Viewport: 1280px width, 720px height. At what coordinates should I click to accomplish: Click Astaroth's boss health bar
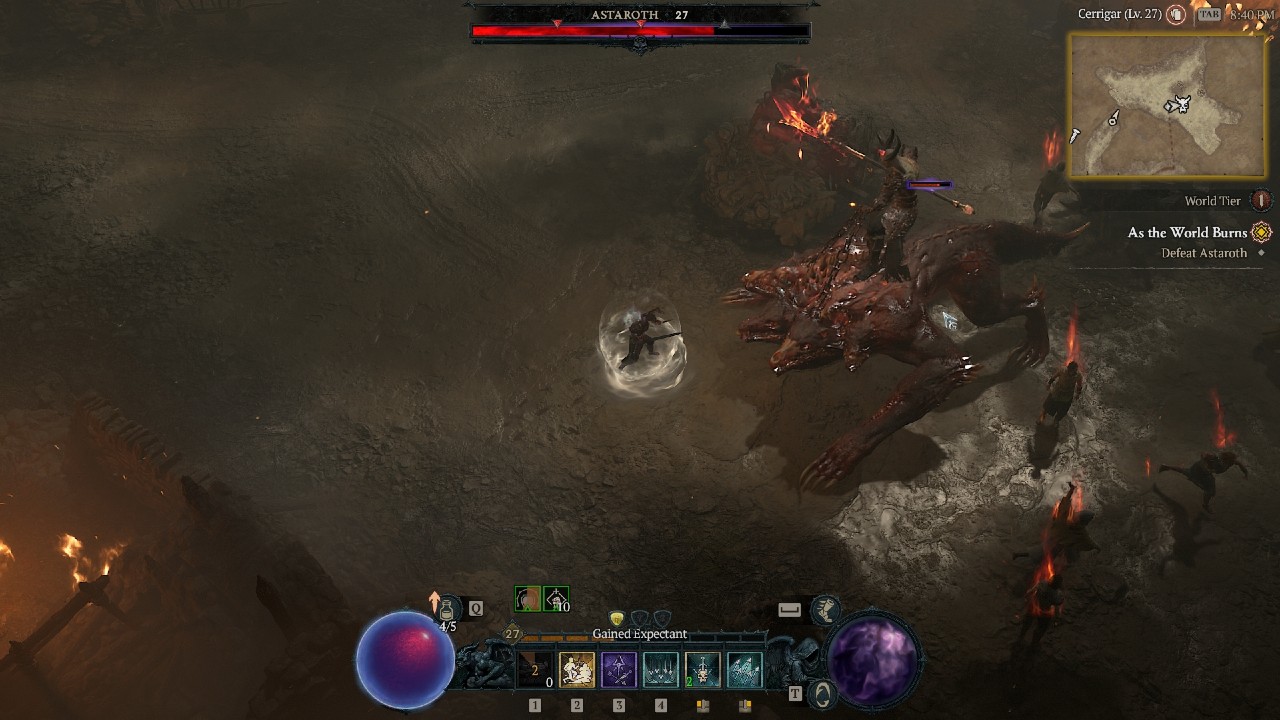pyautogui.click(x=640, y=30)
